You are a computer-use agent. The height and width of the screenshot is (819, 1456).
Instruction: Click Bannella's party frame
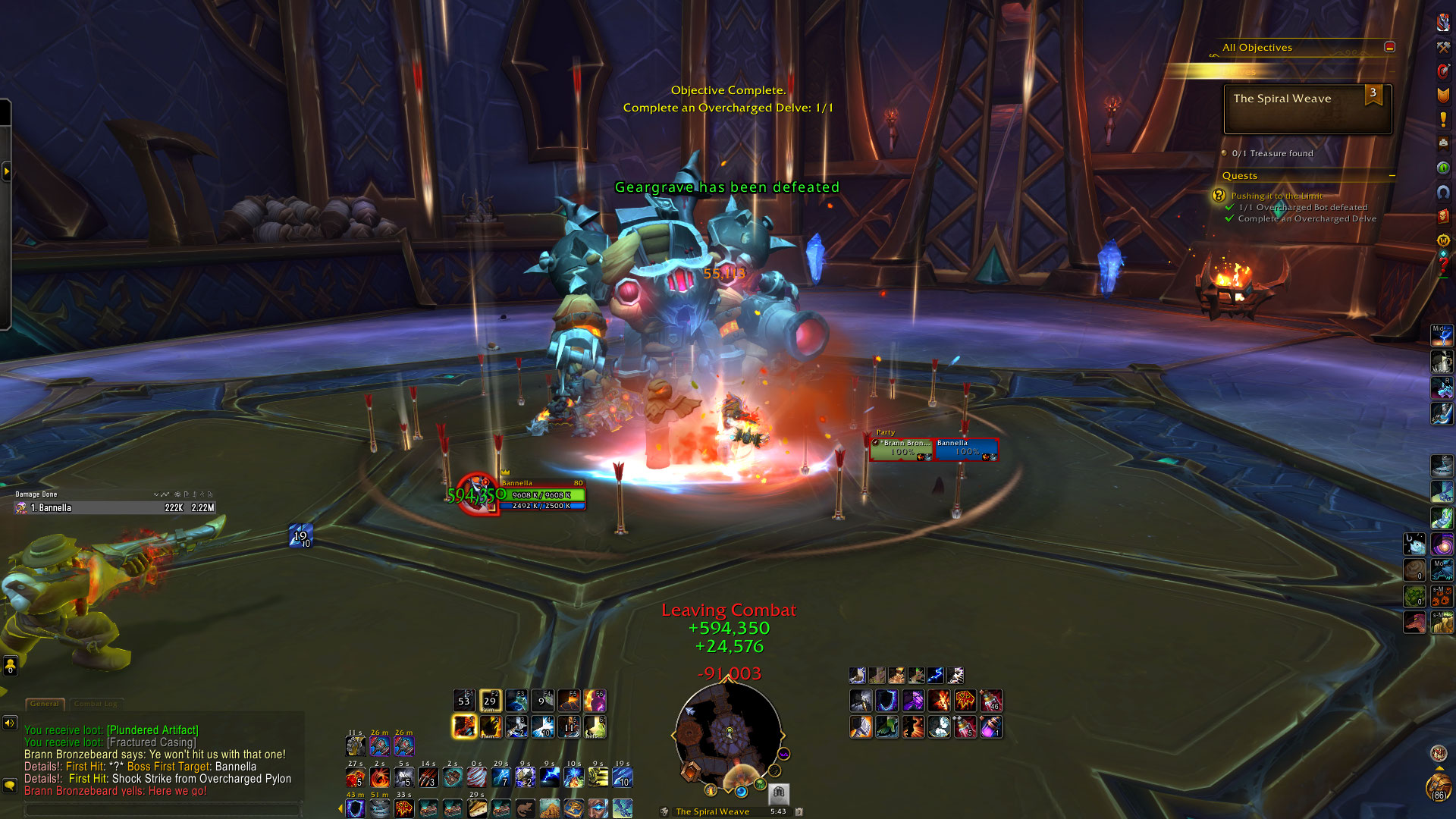click(x=966, y=449)
